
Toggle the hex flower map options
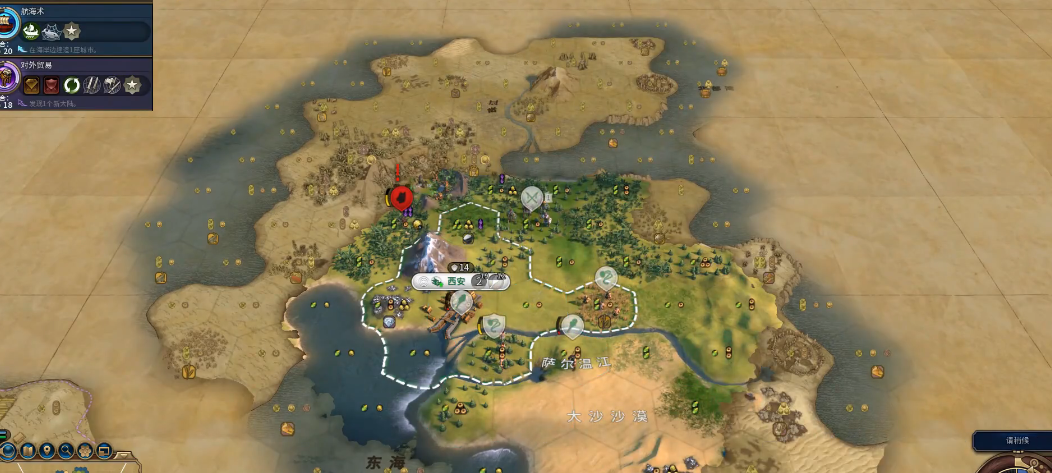click(85, 451)
